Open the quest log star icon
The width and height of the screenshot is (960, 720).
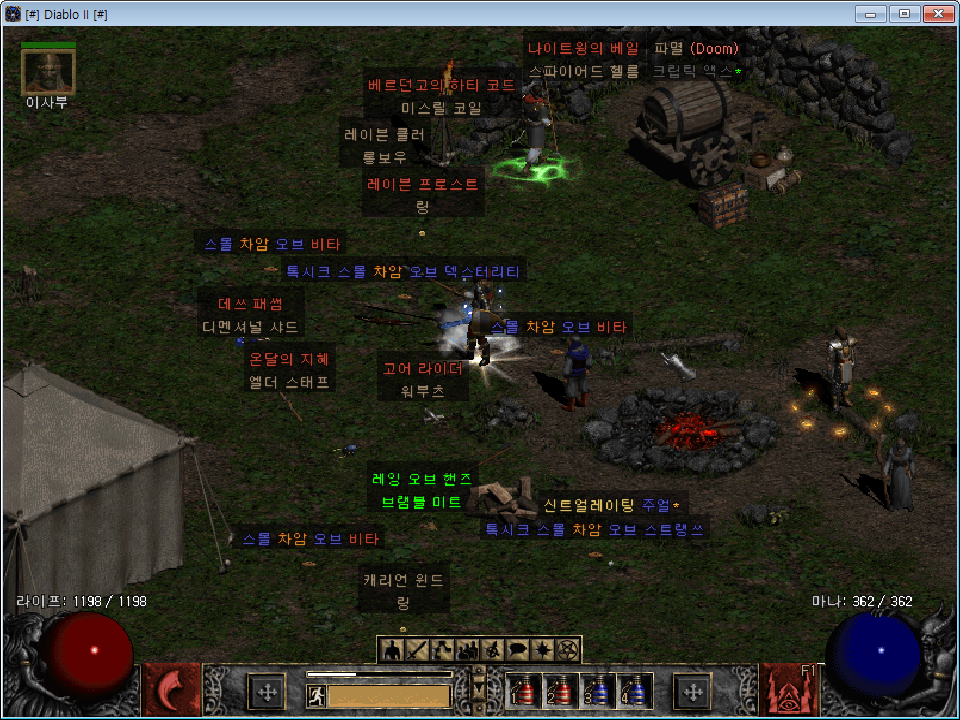(543, 650)
